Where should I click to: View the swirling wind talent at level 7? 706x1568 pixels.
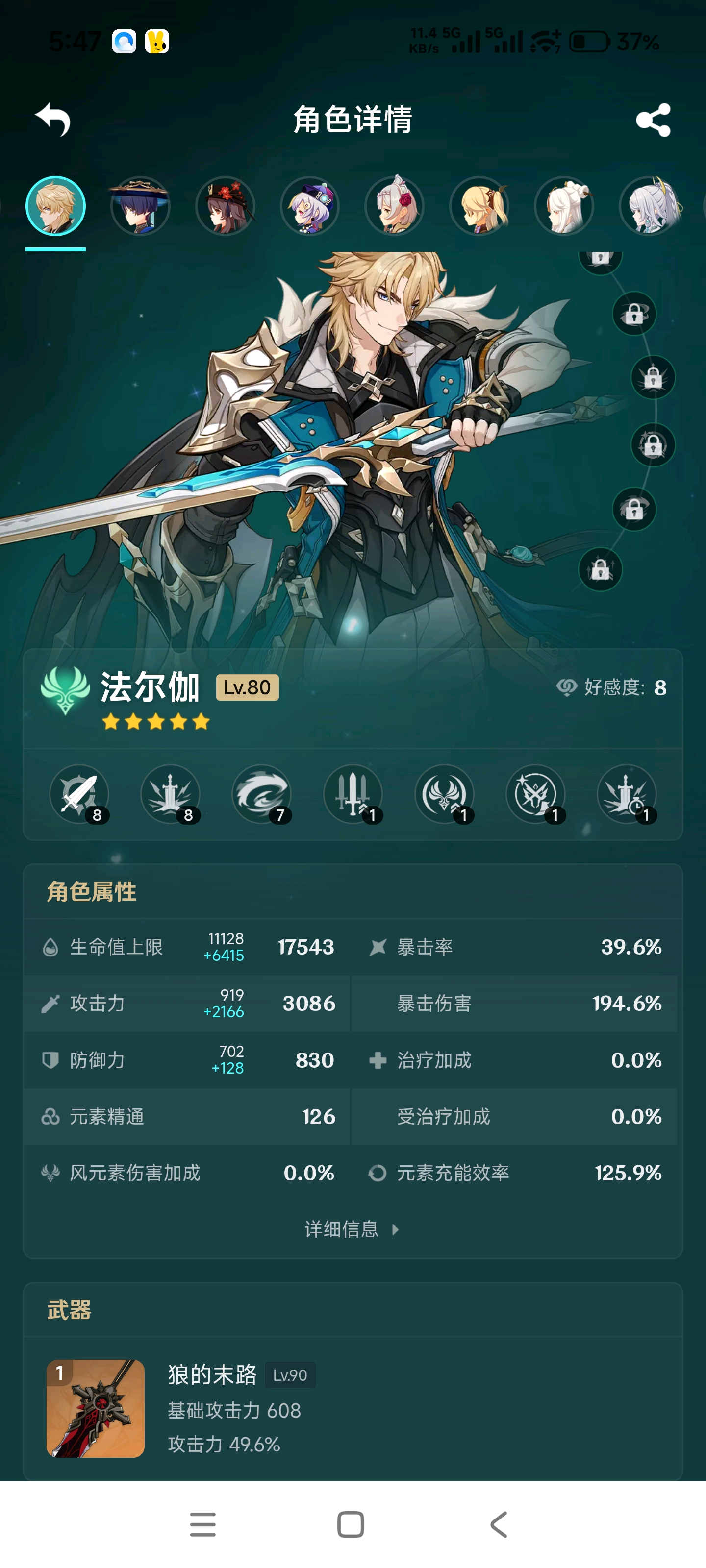262,794
